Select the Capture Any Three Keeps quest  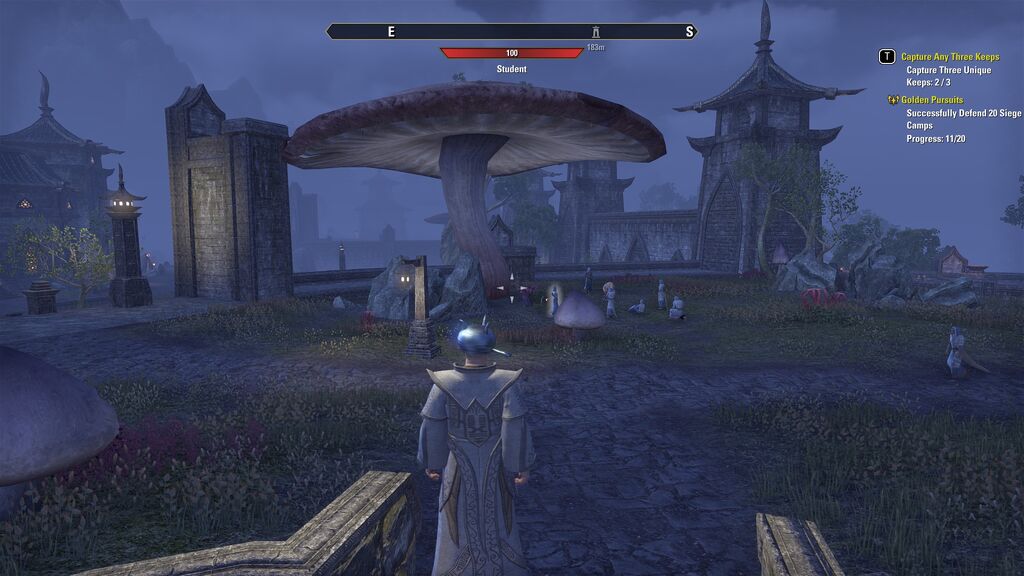[949, 57]
